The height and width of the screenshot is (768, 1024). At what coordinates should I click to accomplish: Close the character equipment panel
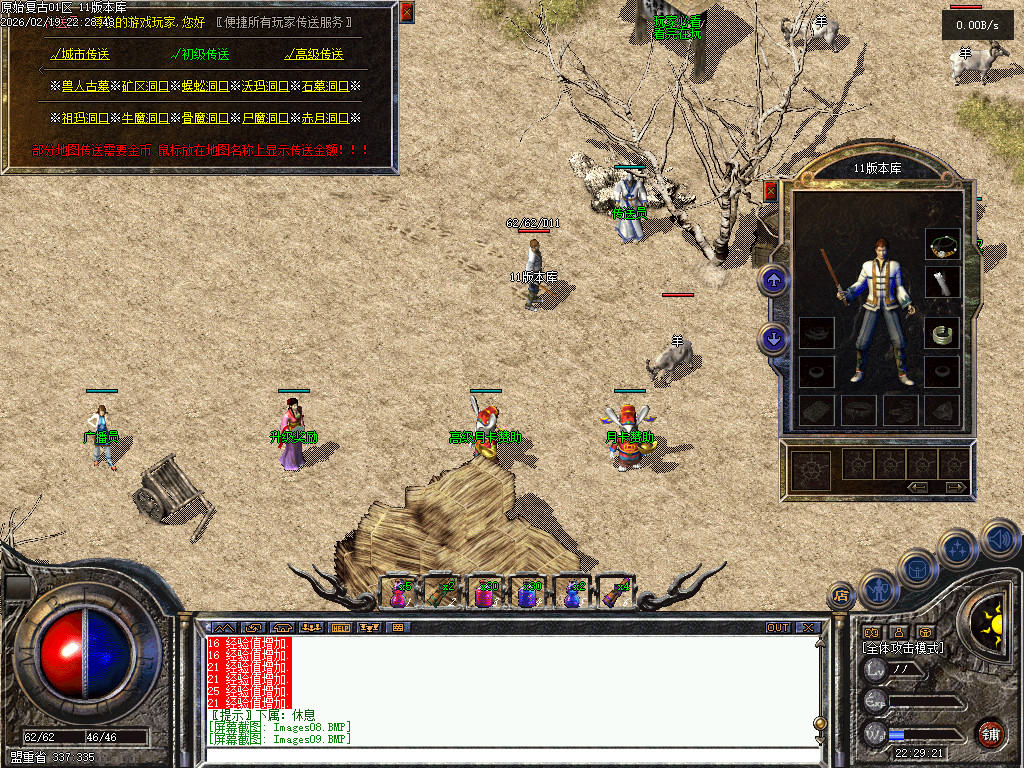click(x=770, y=190)
